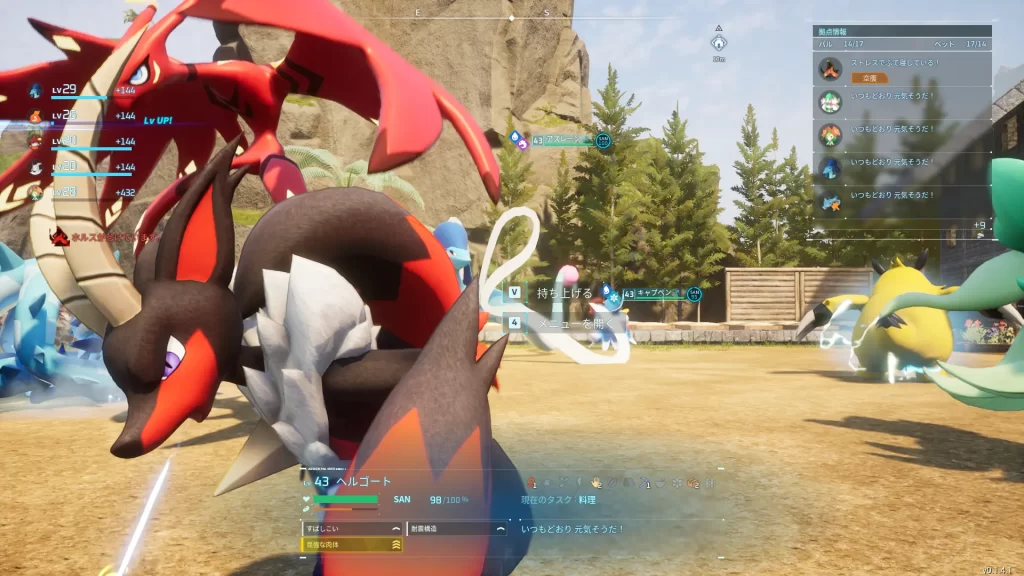
Task: Click the 耐震構造 passive skill tag
Action: pos(456,528)
